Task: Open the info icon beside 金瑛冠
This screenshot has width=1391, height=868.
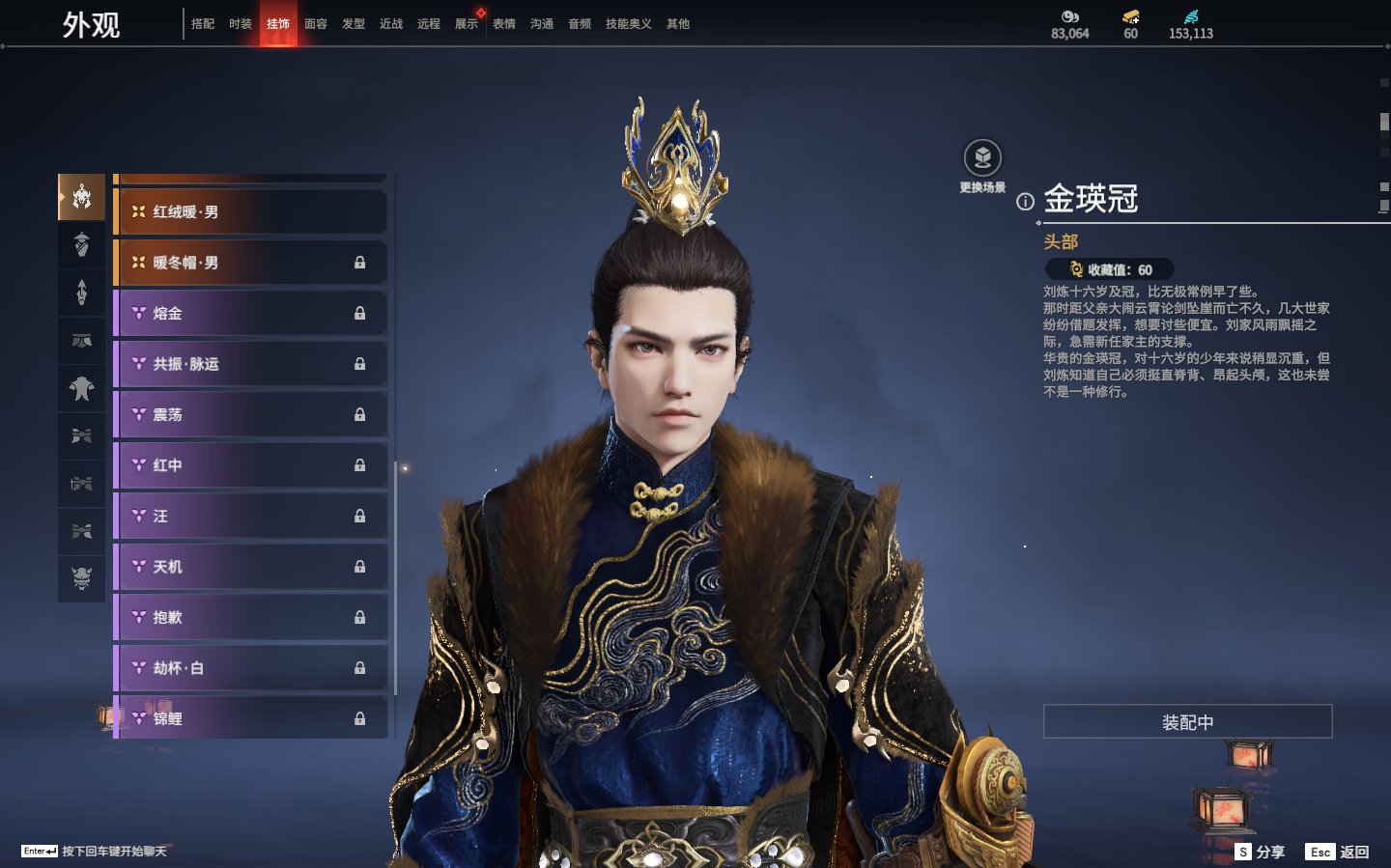Action: (x=1025, y=202)
